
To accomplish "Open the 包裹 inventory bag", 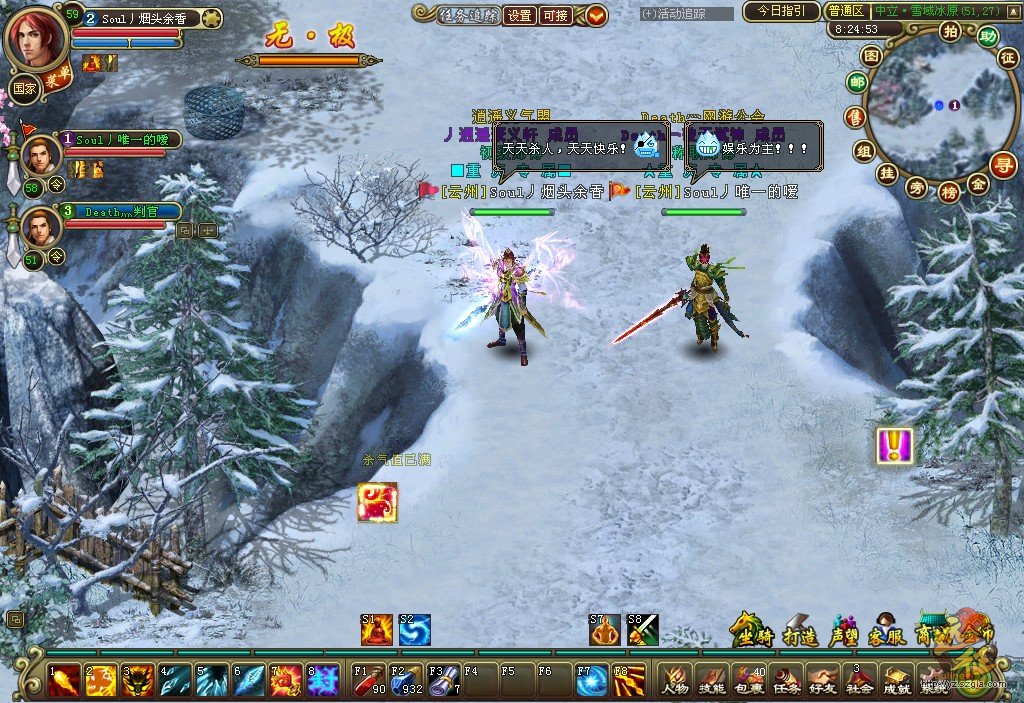I will 748,680.
